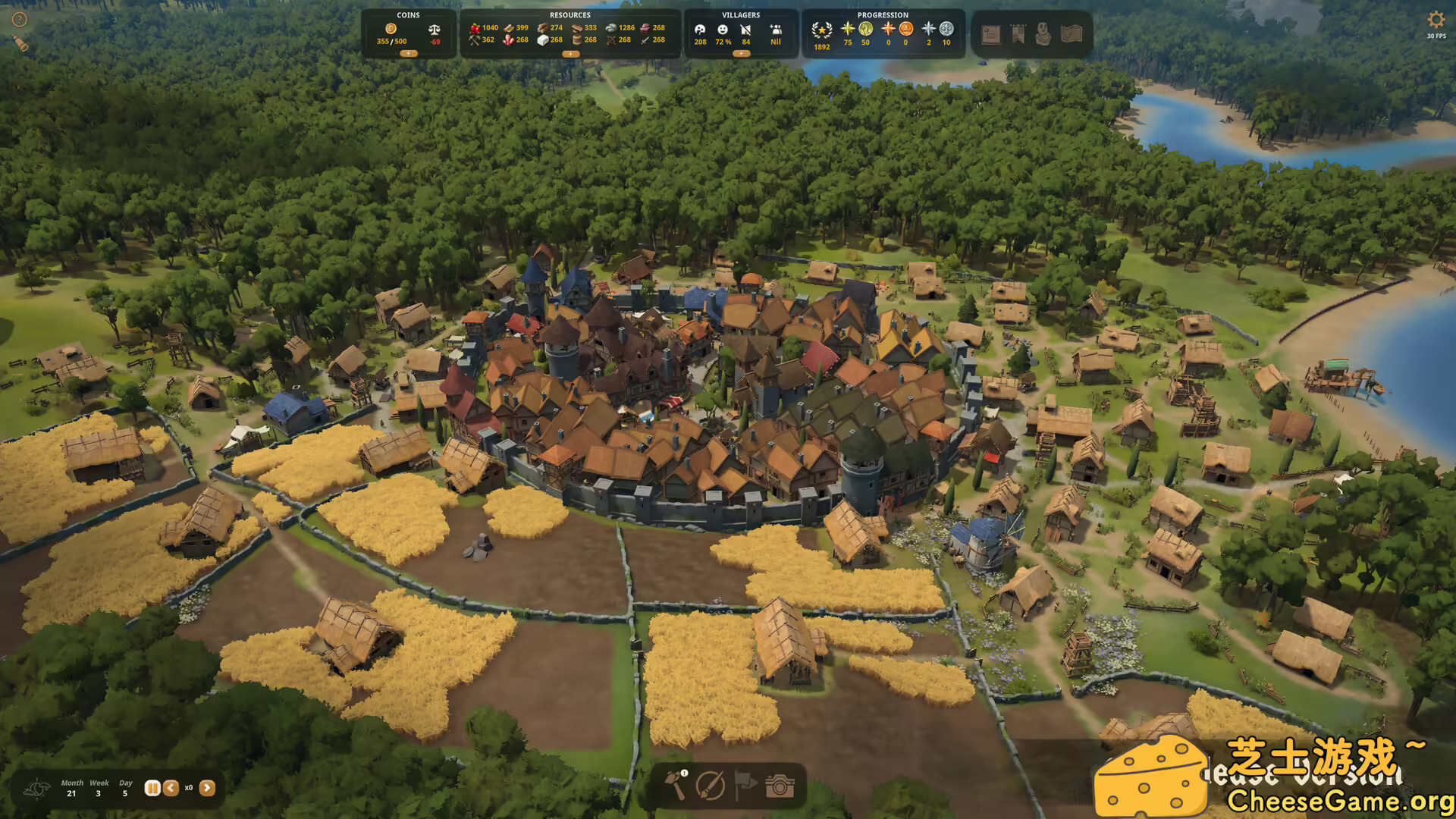Viewport: 1456px width, 819px height.
Task: Click the coin balance scales icon
Action: [x=435, y=30]
